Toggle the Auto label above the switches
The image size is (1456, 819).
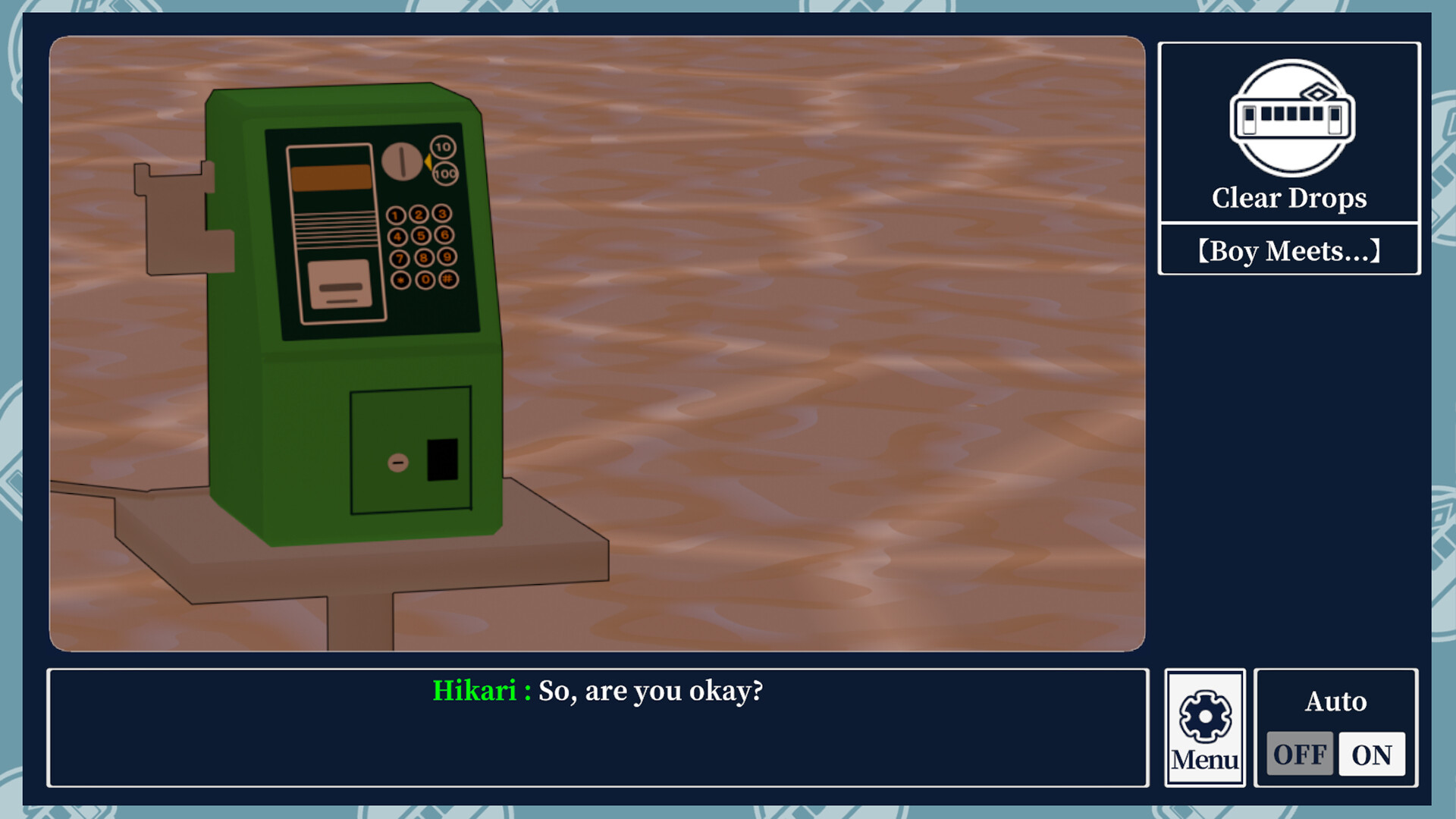1337,701
